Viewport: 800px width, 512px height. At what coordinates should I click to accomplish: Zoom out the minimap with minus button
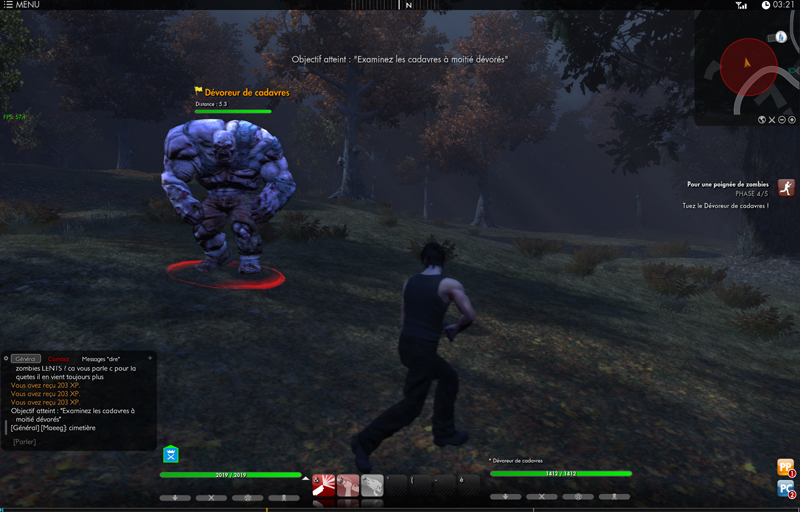[x=782, y=120]
